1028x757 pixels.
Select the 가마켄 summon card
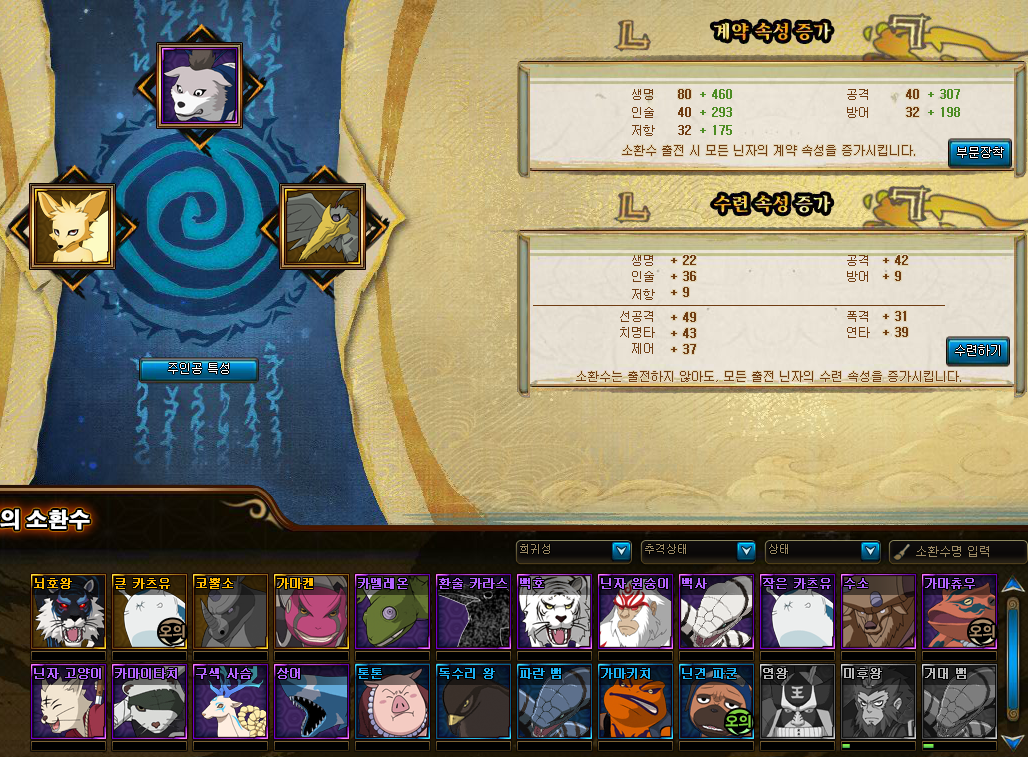tap(311, 612)
